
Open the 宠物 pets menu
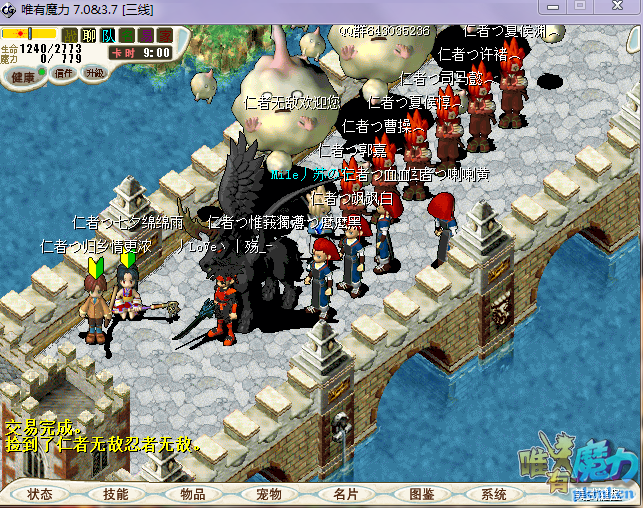268,494
